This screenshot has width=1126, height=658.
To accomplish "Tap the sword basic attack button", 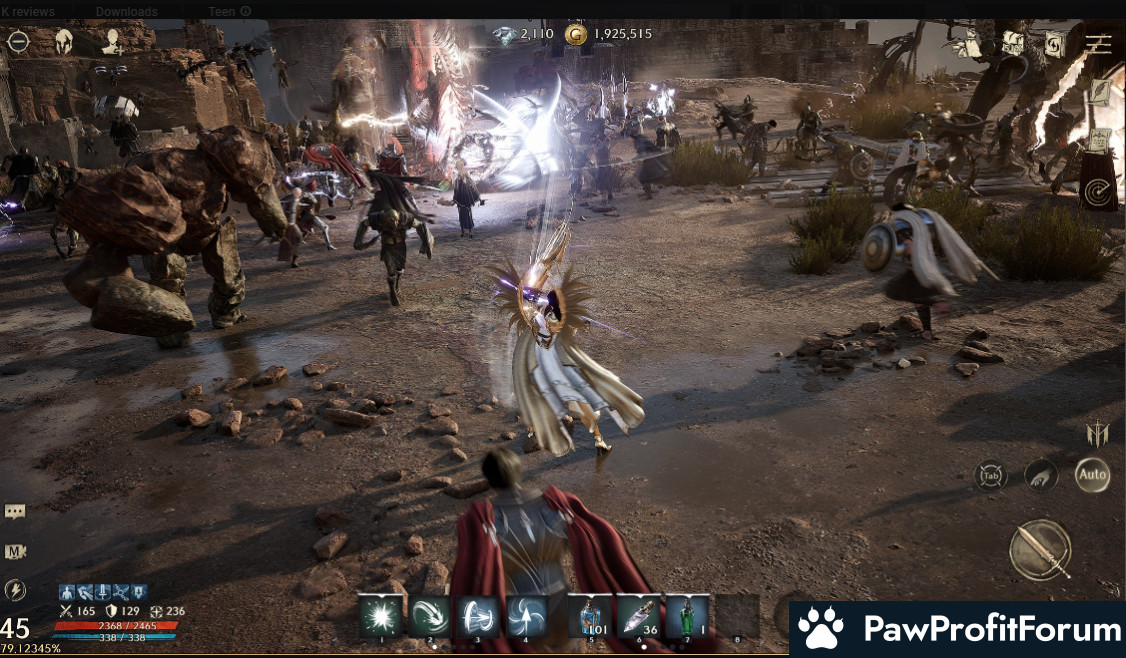I will point(1040,550).
